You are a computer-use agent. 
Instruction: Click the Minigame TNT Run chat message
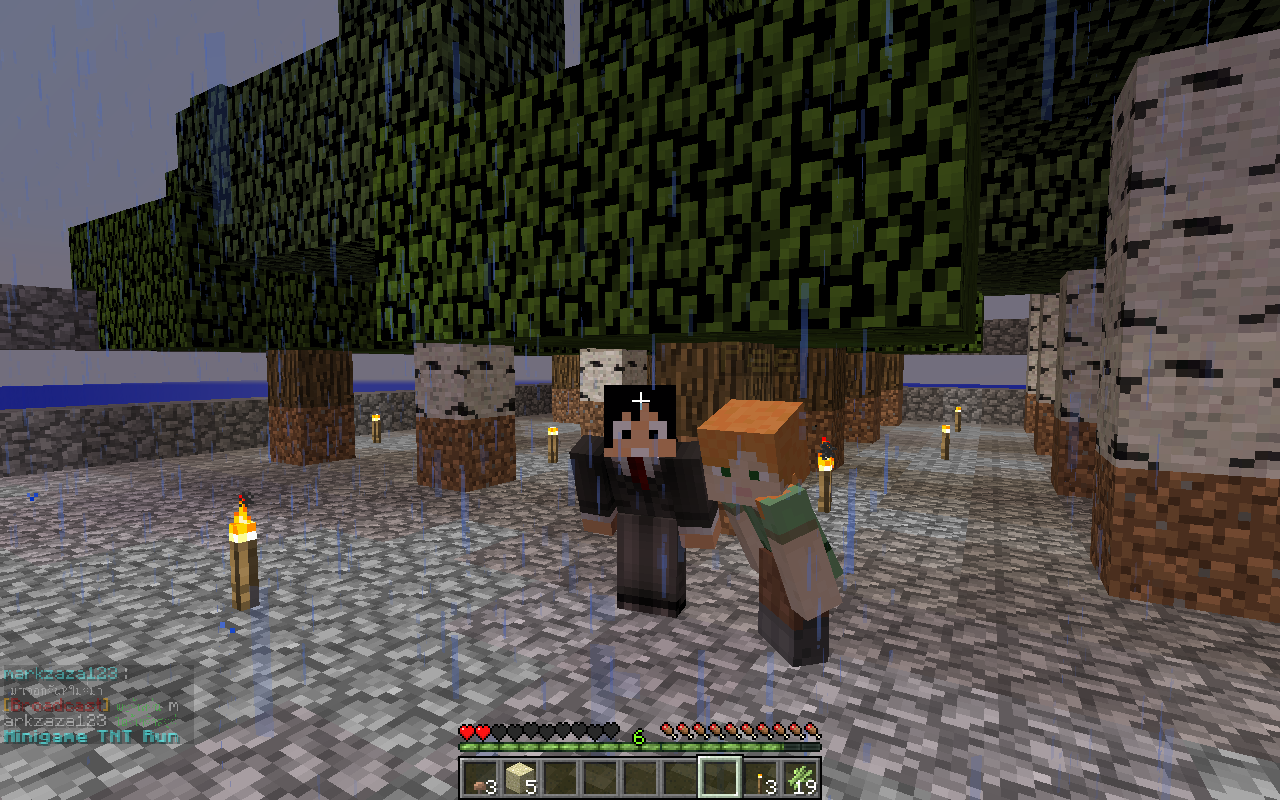[x=90, y=735]
